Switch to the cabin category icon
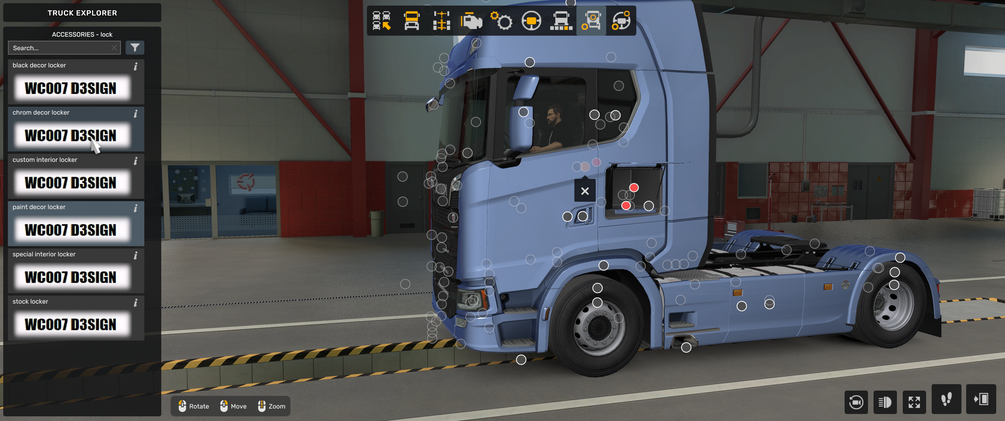 pyautogui.click(x=411, y=20)
